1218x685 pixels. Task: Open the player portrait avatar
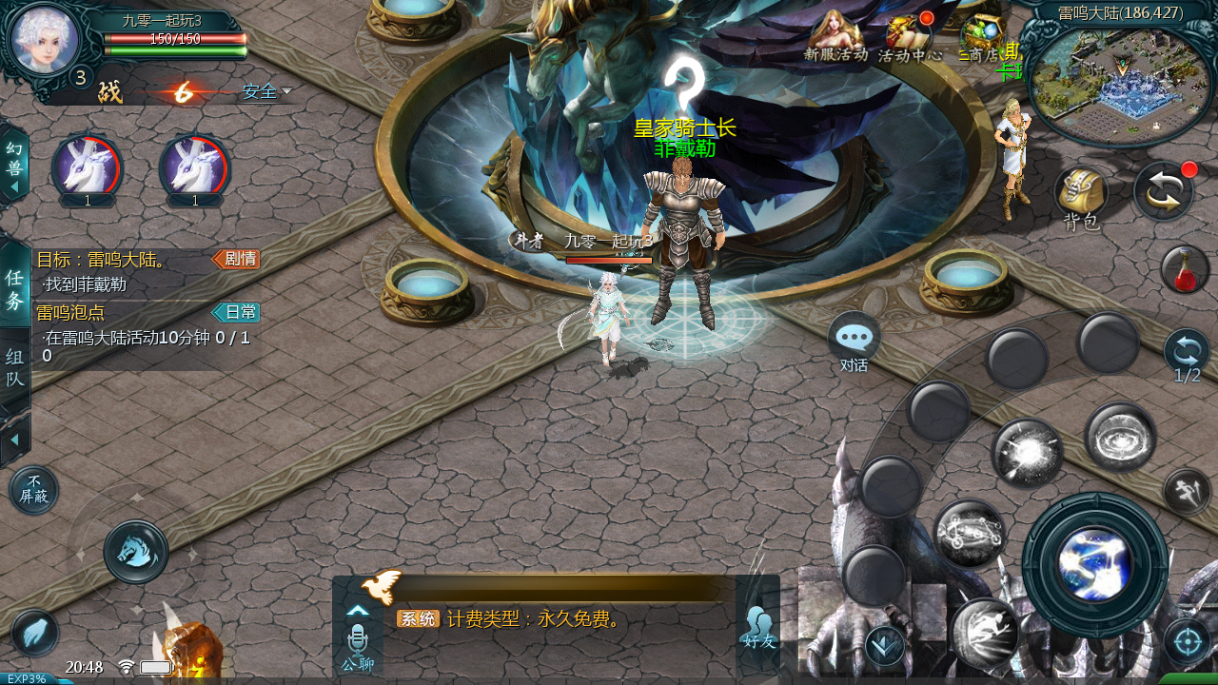[44, 39]
